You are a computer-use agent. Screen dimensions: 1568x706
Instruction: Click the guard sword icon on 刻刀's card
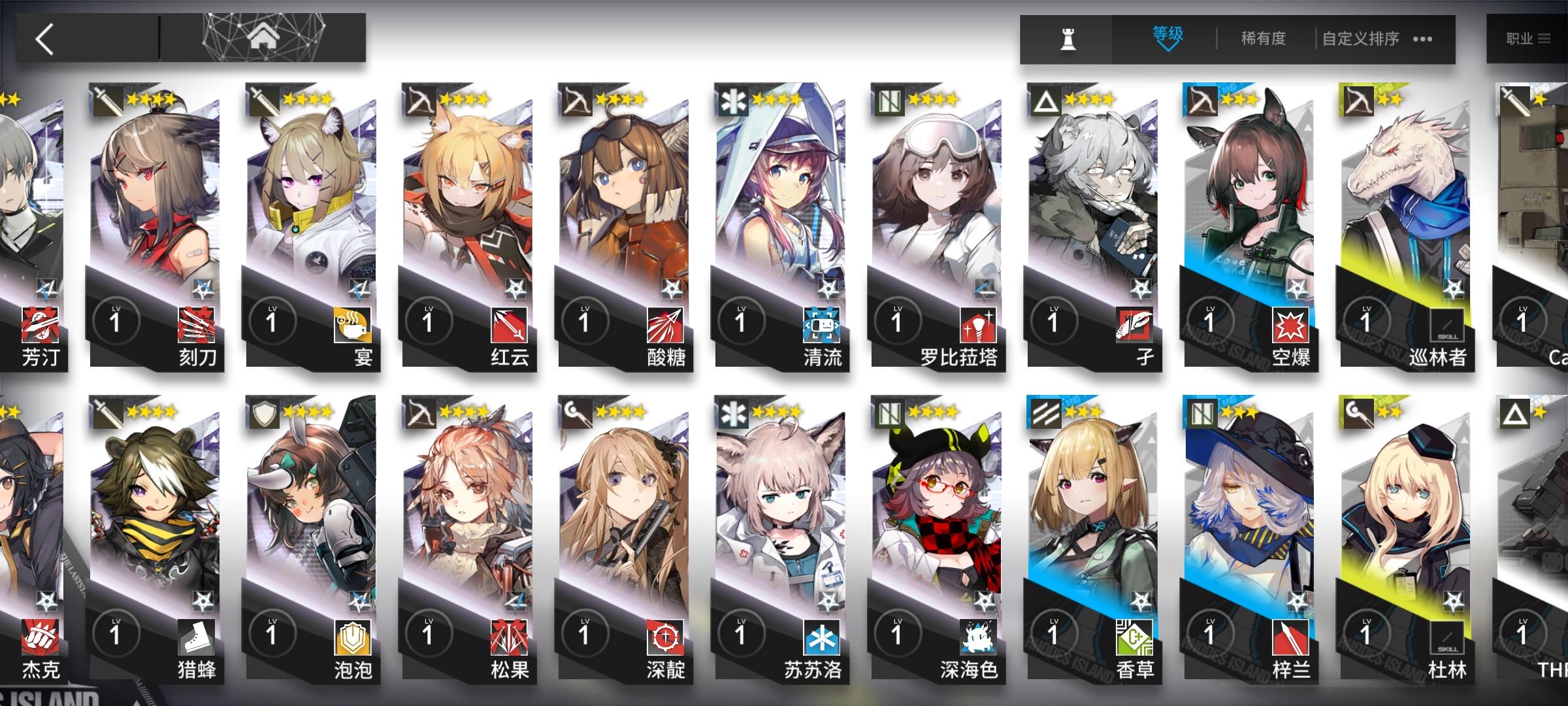[x=108, y=100]
